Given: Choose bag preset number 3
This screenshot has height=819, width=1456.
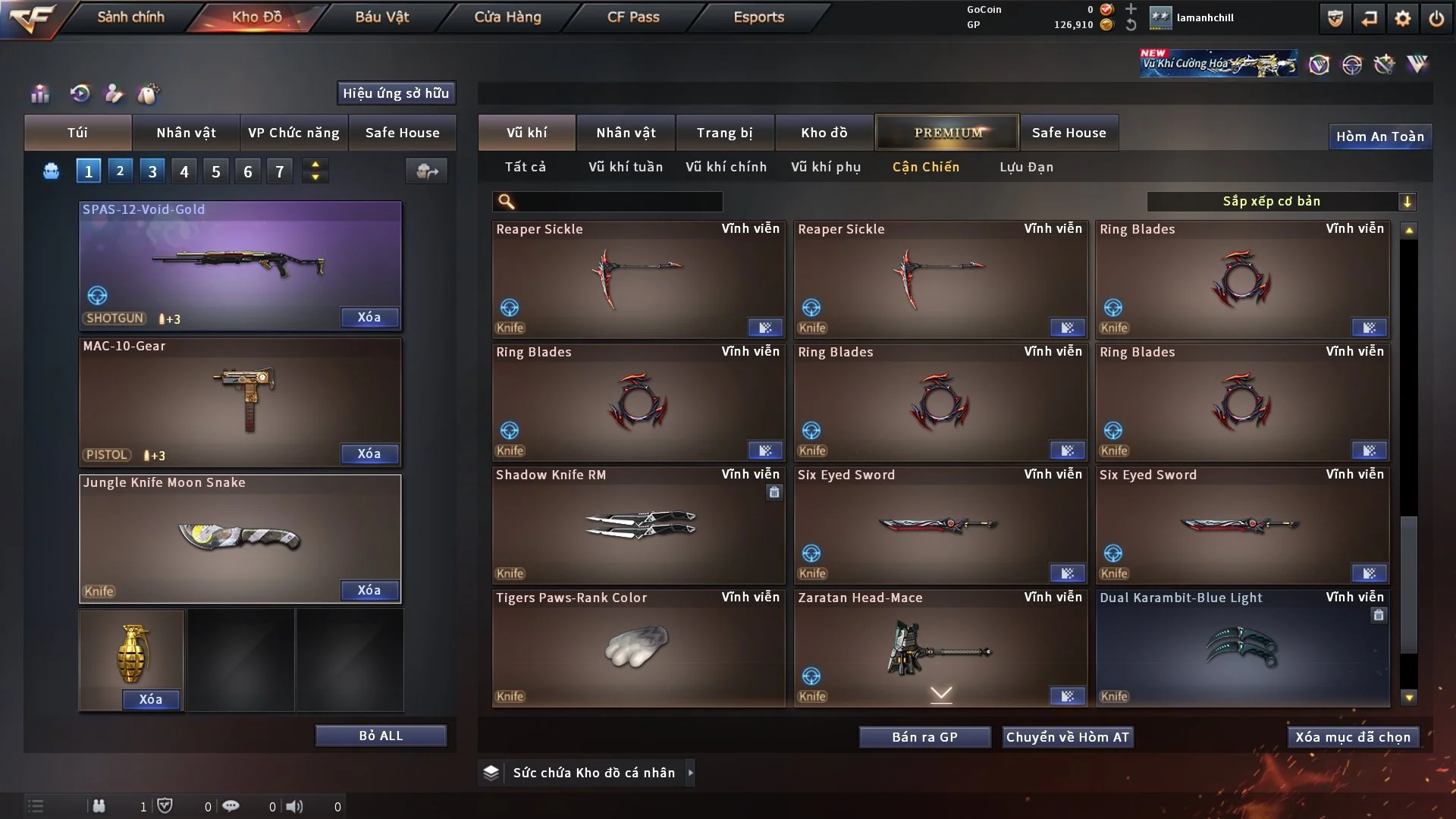Looking at the screenshot, I should click(x=152, y=171).
